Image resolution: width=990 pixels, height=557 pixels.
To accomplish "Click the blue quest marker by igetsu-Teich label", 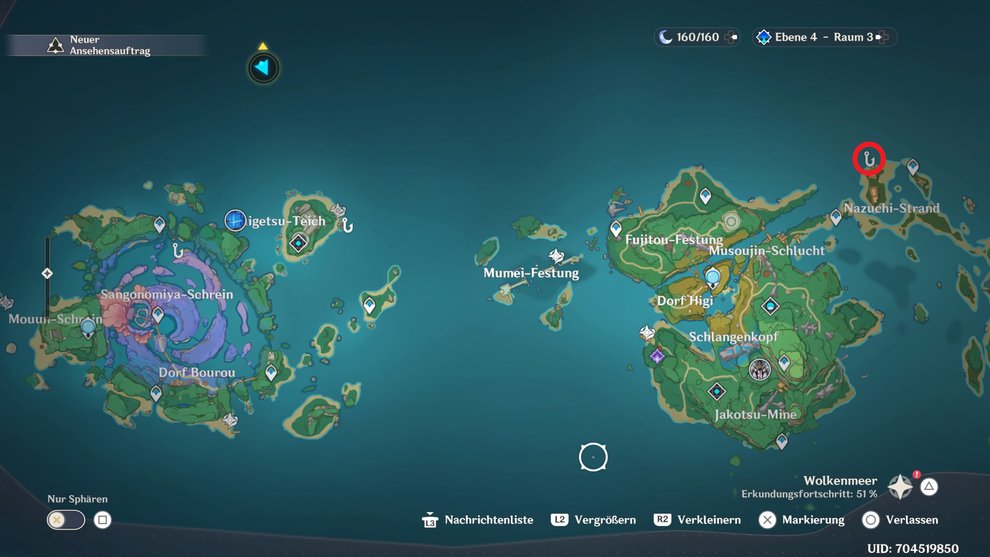I will click(x=235, y=220).
